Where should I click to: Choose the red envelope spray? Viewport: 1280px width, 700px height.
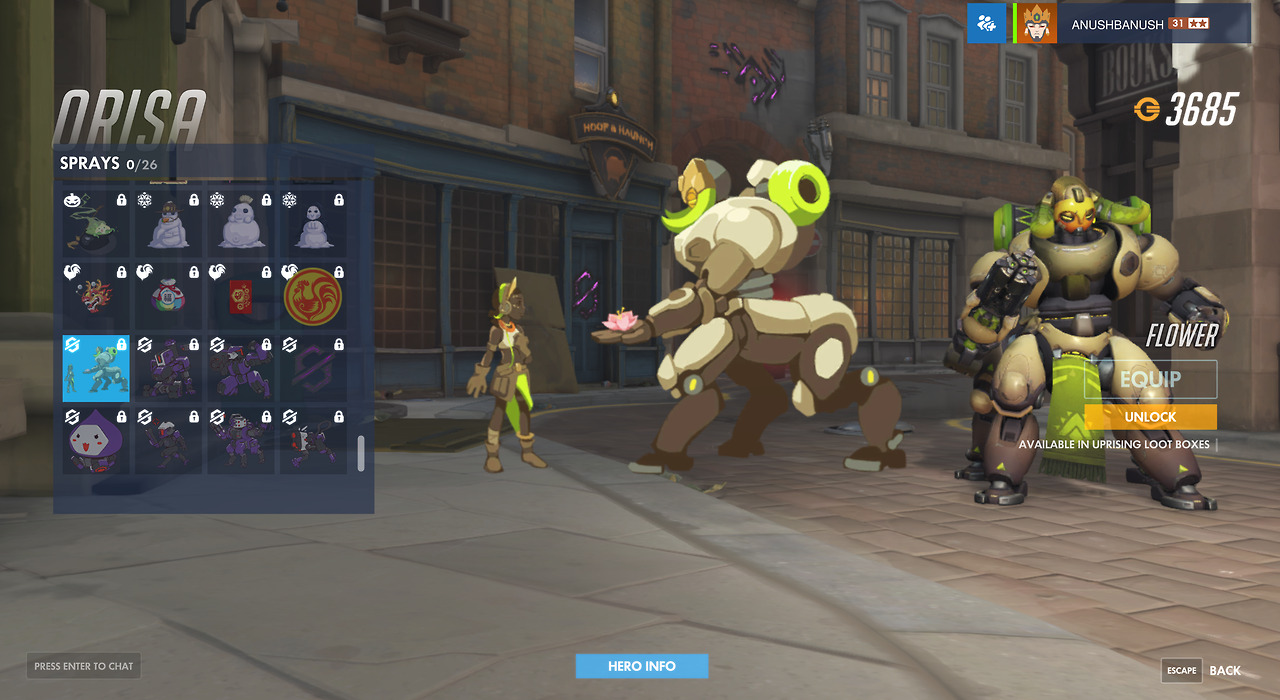[x=240, y=296]
